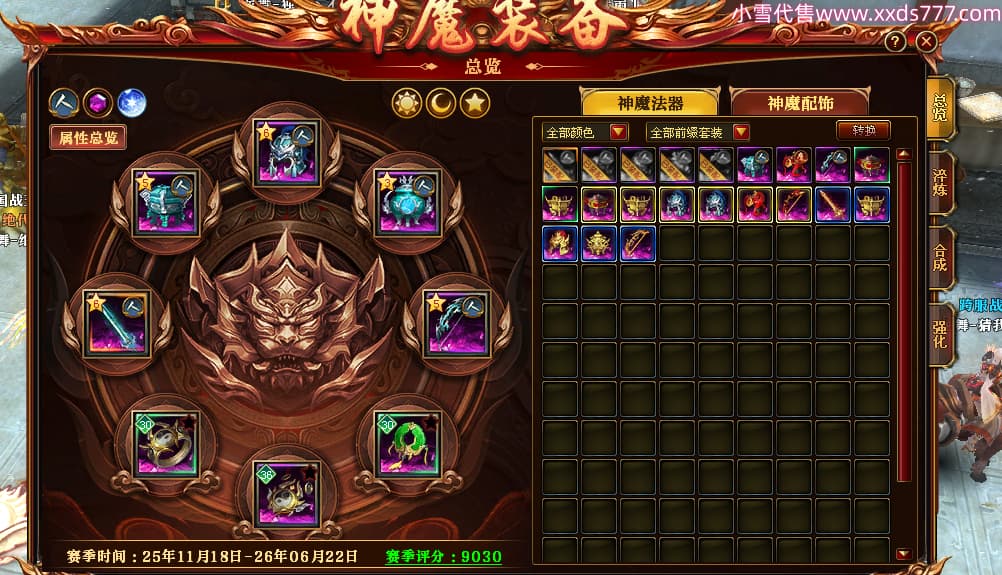This screenshot has width=1002, height=575.
Task: Close the 神魔装备 window
Action: 926,42
